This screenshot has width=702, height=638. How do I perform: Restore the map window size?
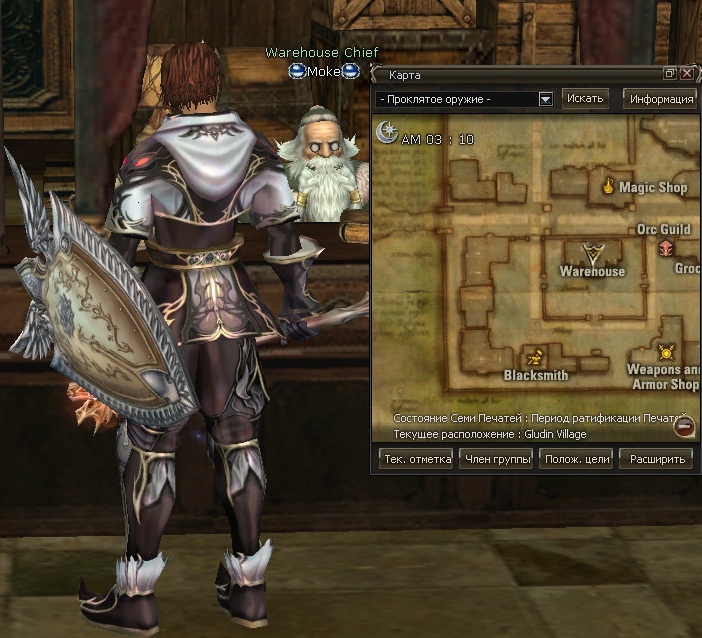pyautogui.click(x=670, y=74)
